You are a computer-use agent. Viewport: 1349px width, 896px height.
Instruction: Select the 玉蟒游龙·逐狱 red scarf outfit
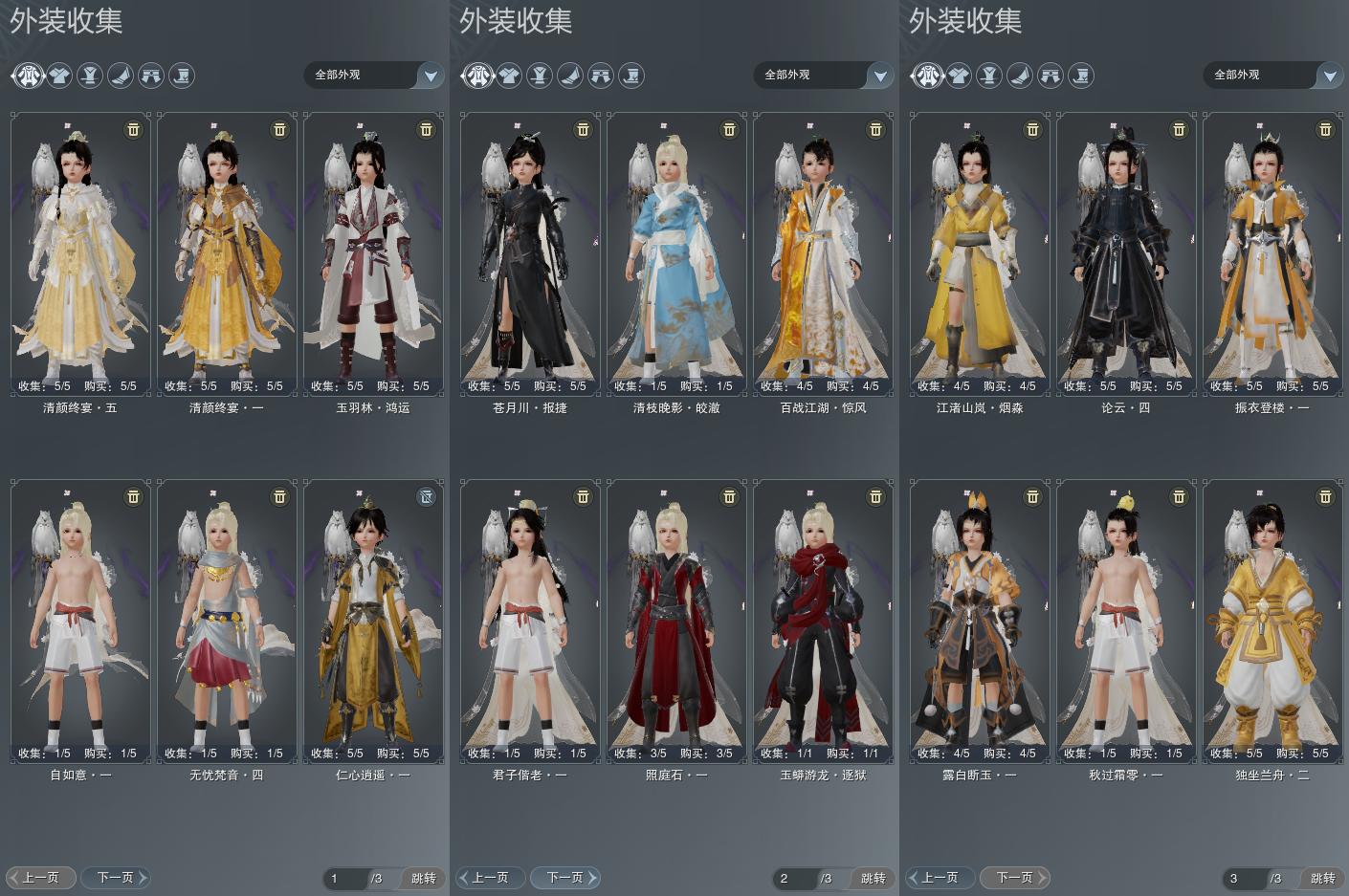pos(823,622)
